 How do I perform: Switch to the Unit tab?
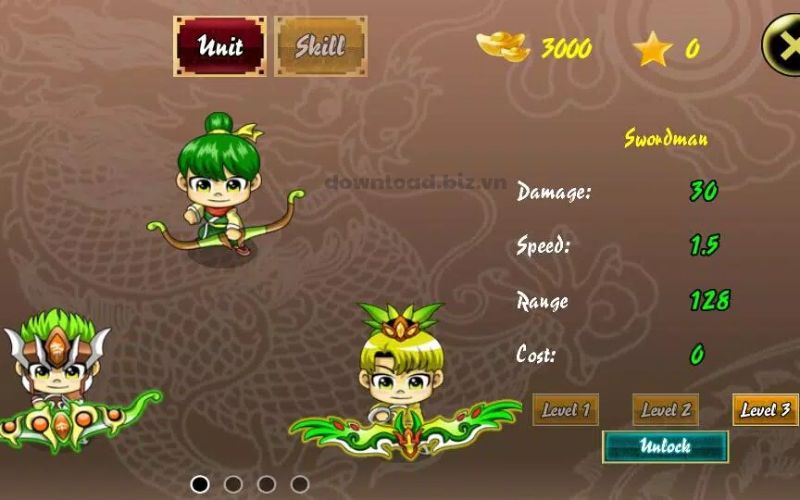(x=220, y=46)
